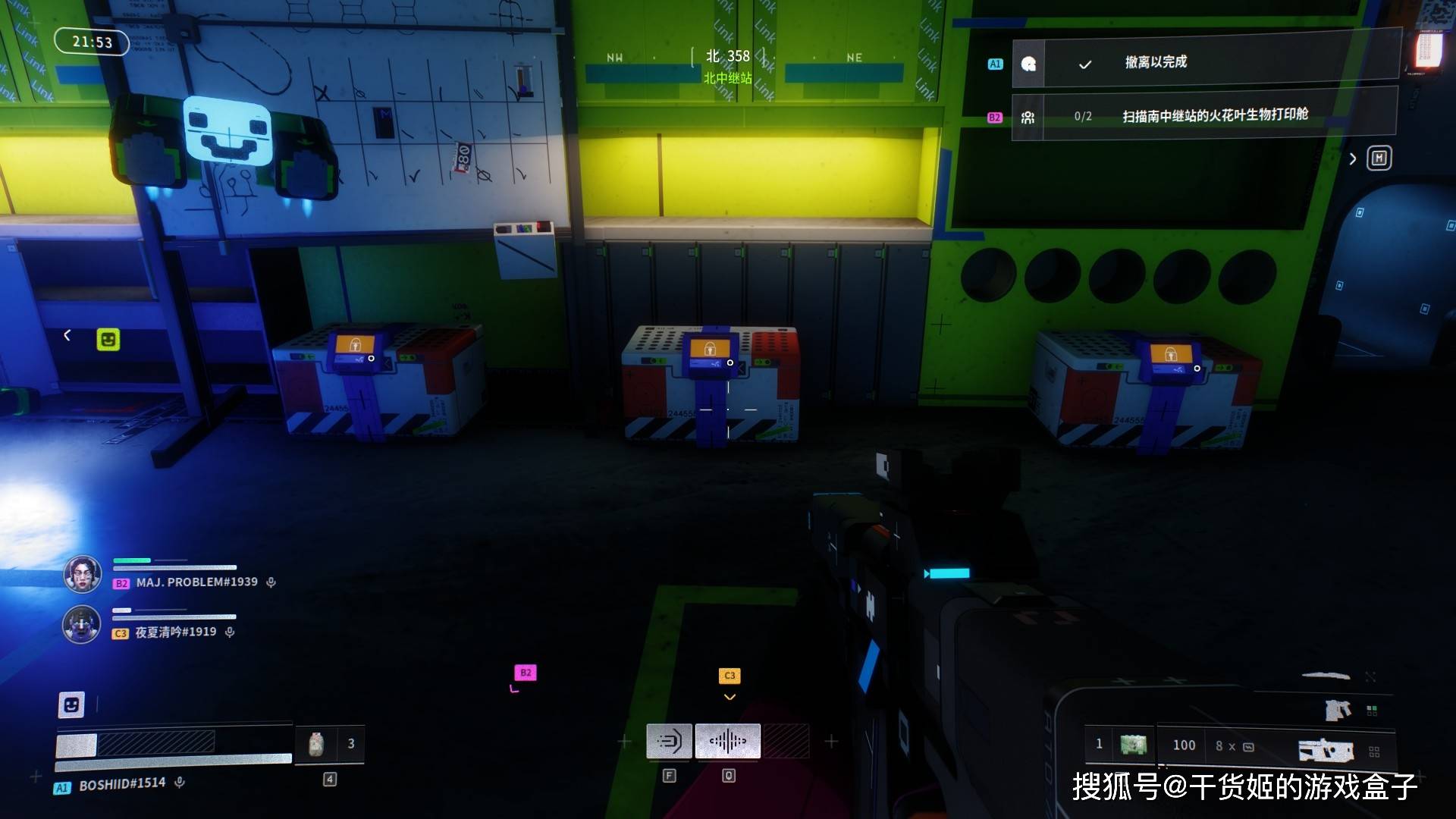Viewport: 1456px width, 819px height.
Task: Select the equipped primary weapon slot
Action: [x=1326, y=750]
